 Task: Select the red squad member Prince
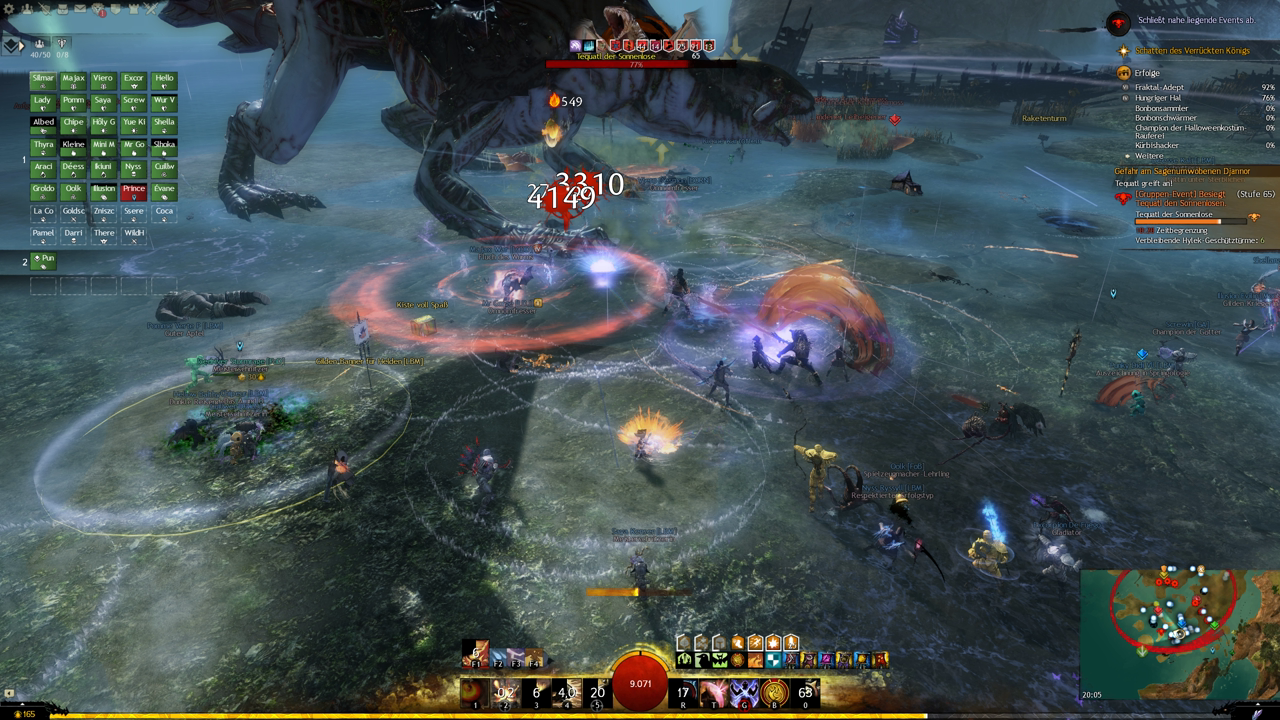click(x=134, y=191)
